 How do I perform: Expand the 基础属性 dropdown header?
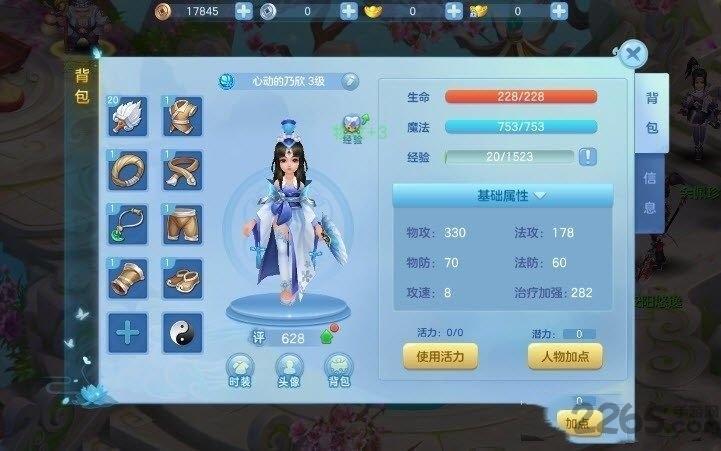pos(510,194)
